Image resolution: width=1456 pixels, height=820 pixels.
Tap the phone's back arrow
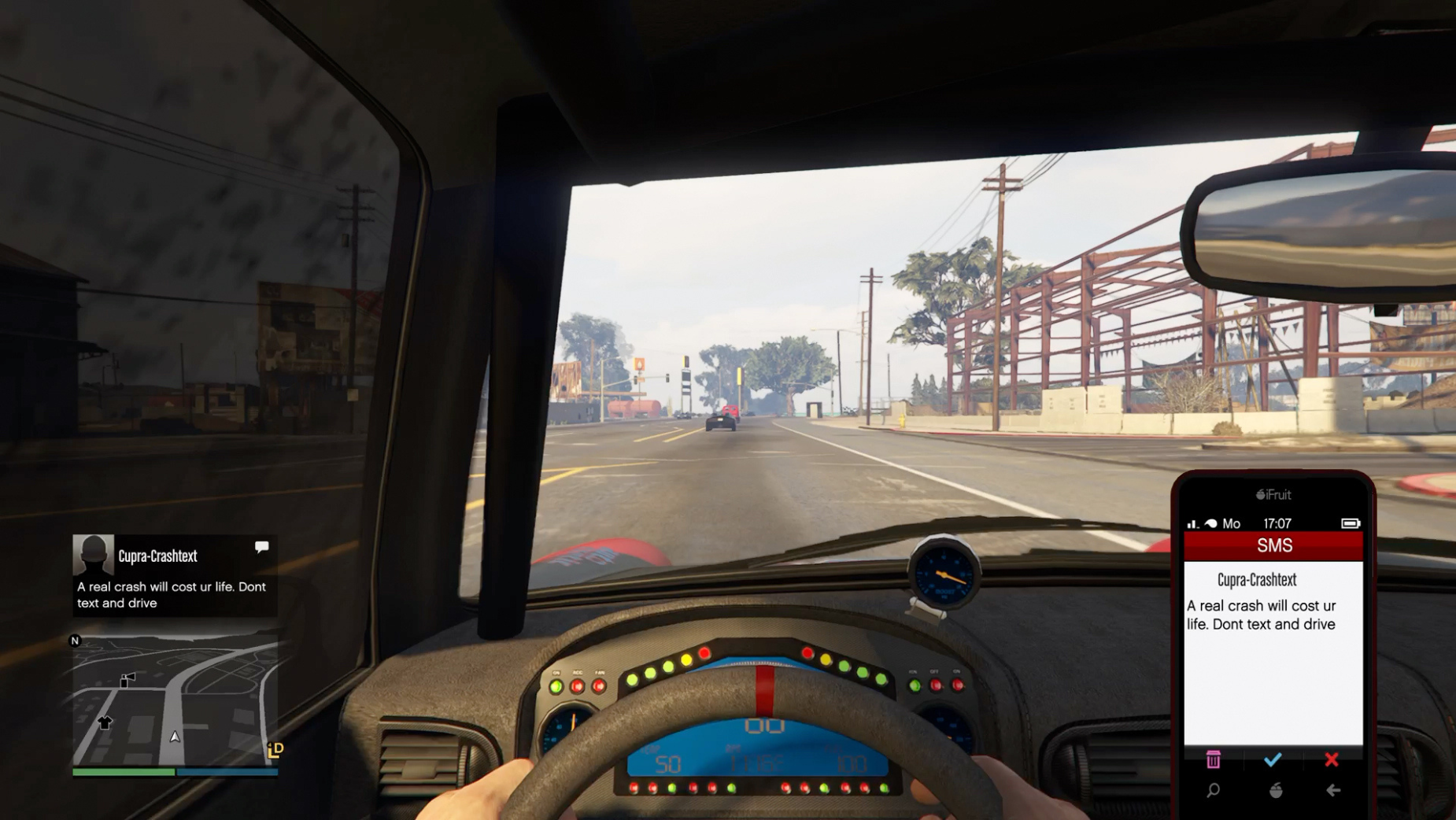coord(1333,790)
